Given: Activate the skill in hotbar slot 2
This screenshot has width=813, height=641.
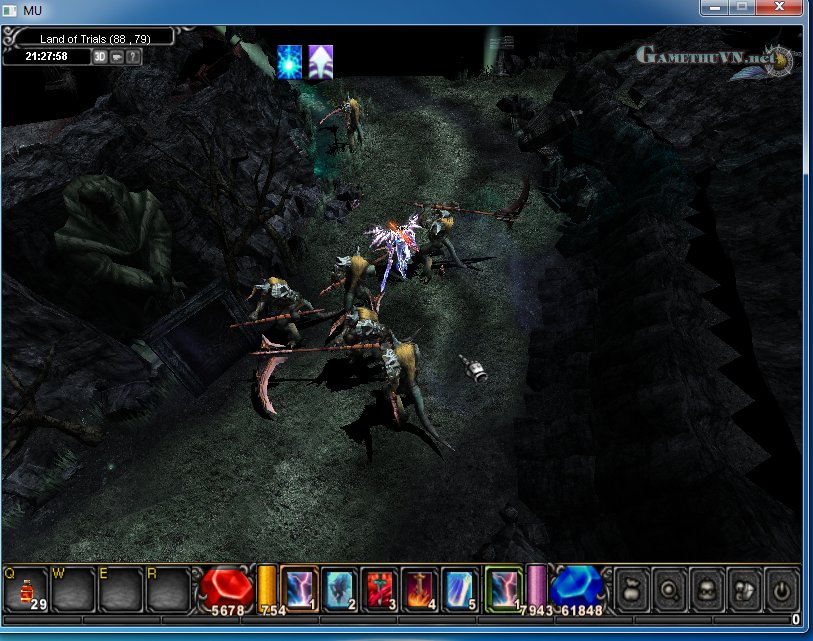Looking at the screenshot, I should coord(340,588).
